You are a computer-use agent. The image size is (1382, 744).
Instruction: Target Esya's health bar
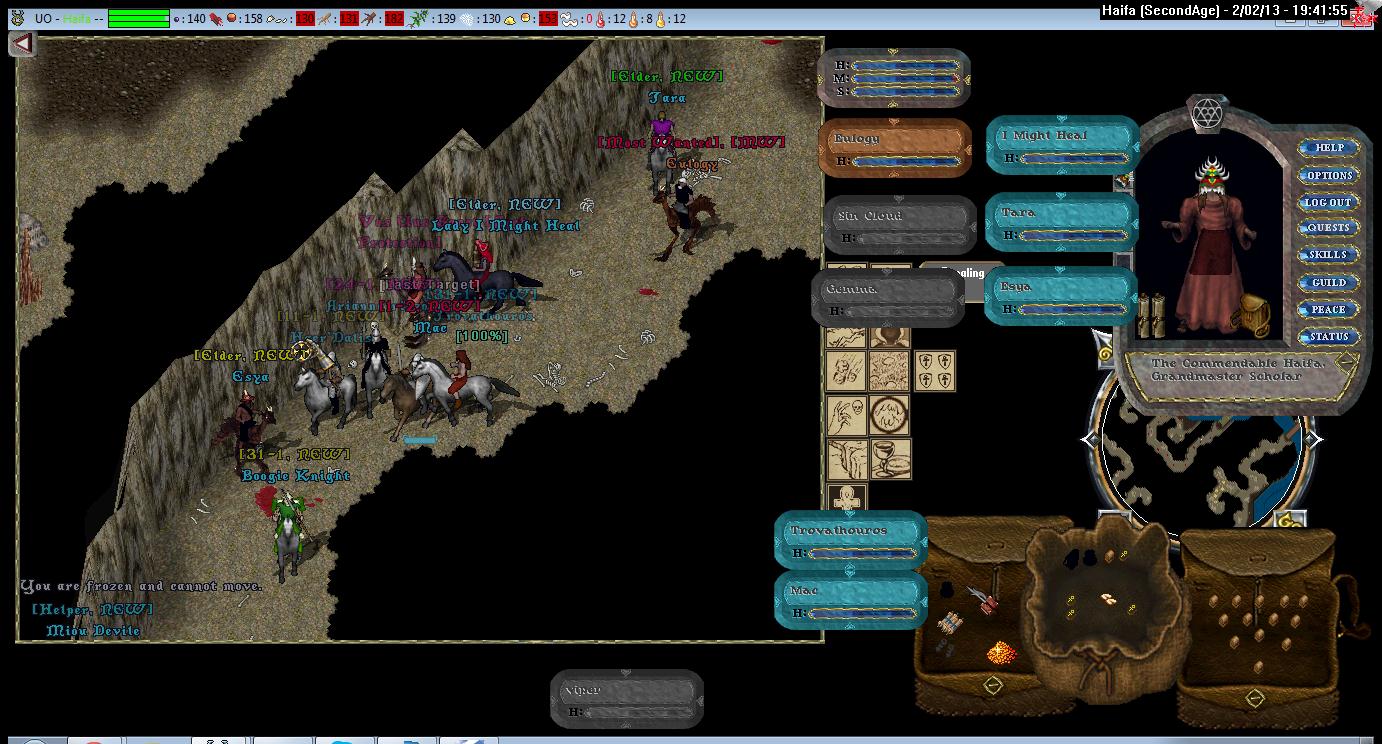[1060, 296]
